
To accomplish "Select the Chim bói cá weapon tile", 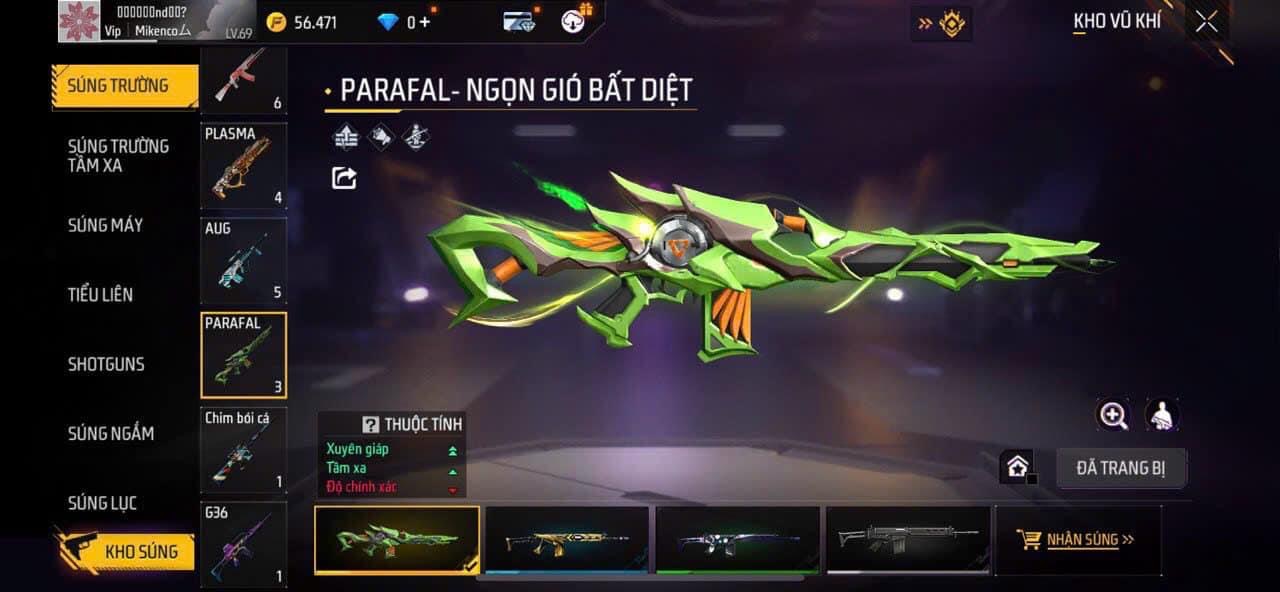I will 243,450.
